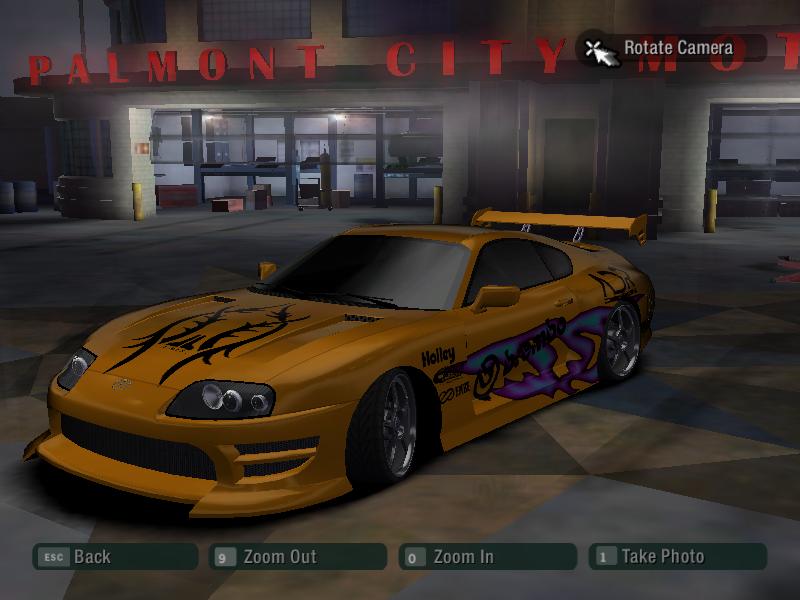Go back using the Back button

pos(114,557)
